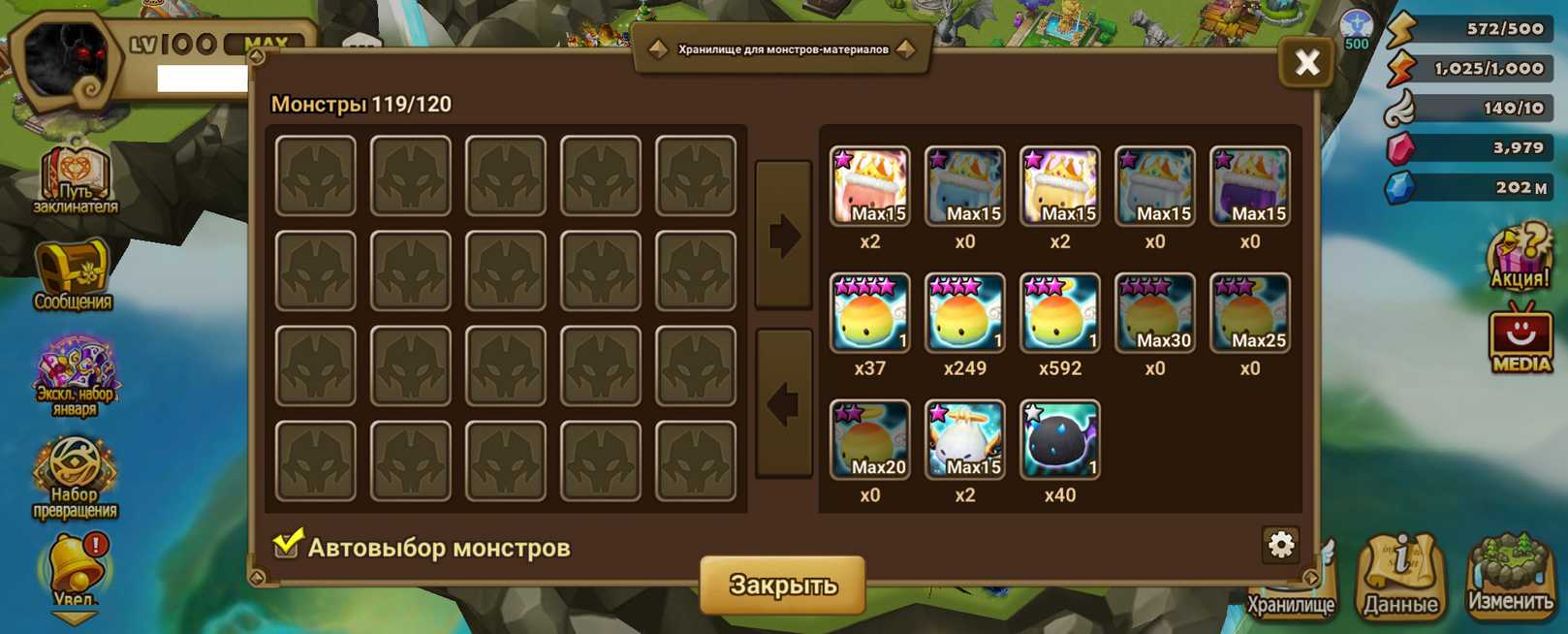This screenshot has height=634, width=1568.
Task: Close the monster material storage window
Action: 1306,63
